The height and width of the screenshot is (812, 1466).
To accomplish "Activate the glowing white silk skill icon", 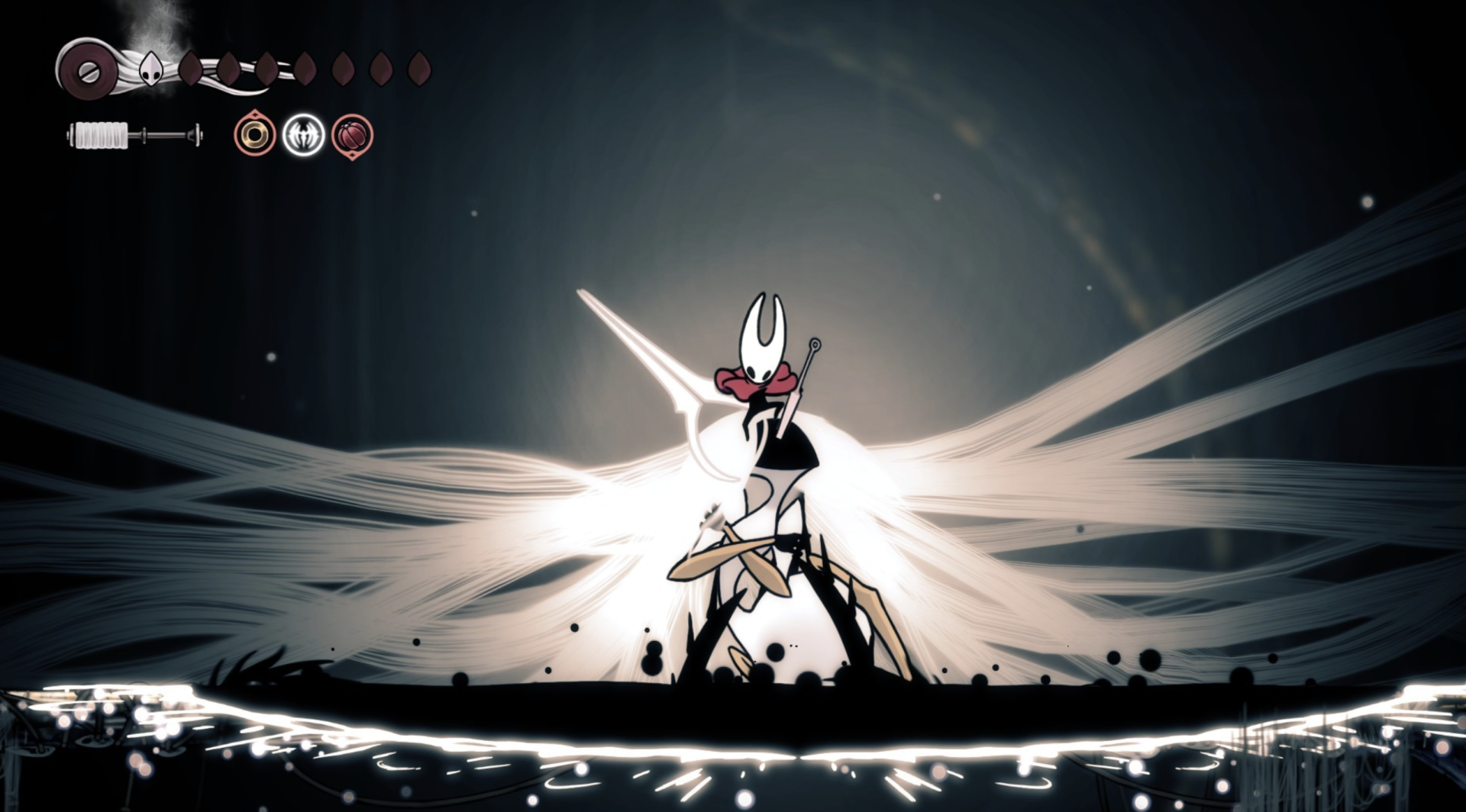I will [303, 135].
